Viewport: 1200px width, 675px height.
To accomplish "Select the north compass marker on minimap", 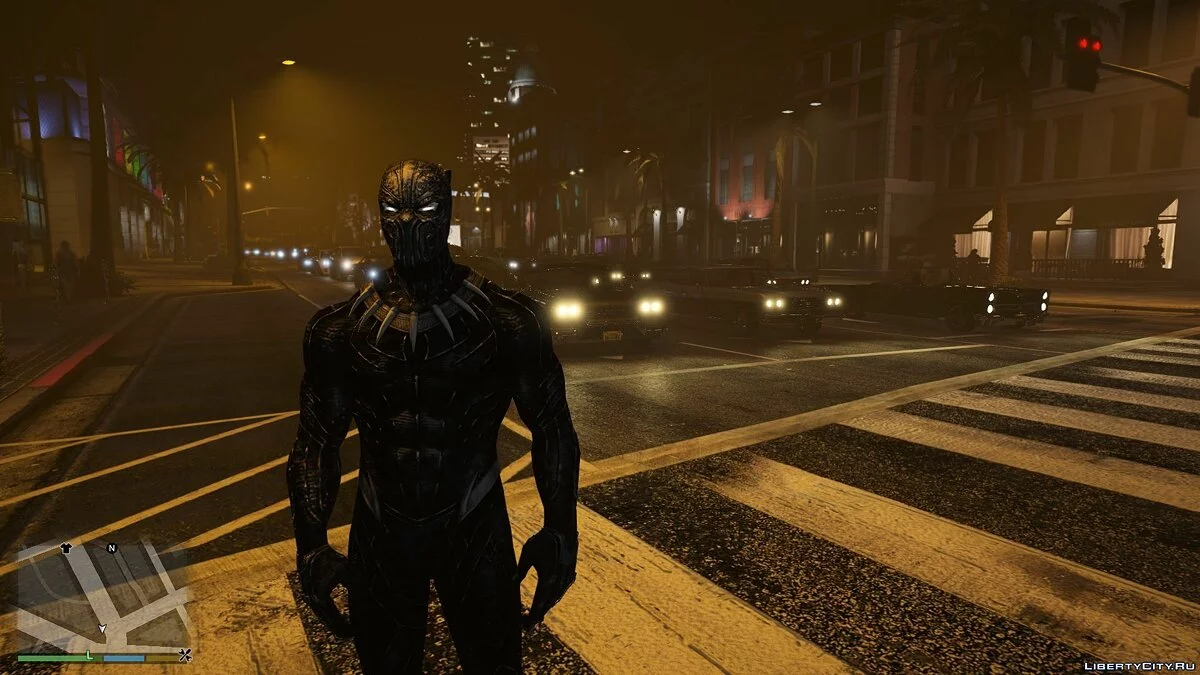I will click(112, 548).
